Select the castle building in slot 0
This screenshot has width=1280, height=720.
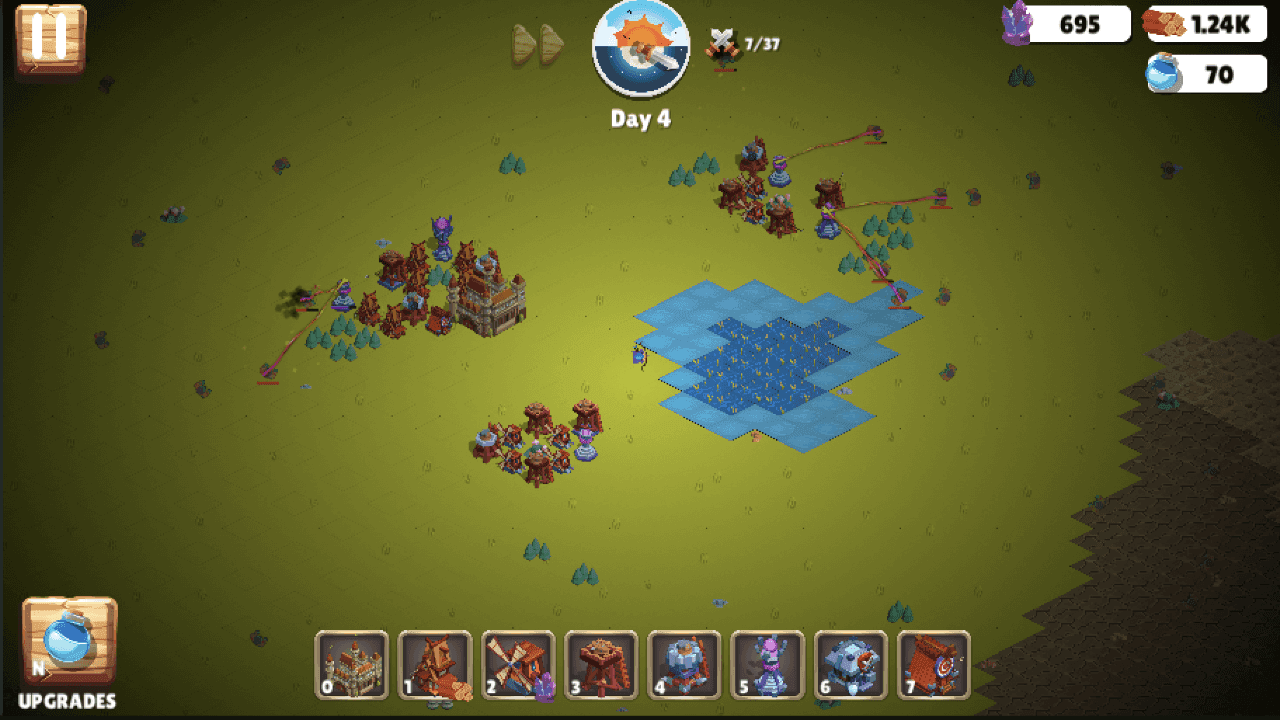tap(351, 664)
